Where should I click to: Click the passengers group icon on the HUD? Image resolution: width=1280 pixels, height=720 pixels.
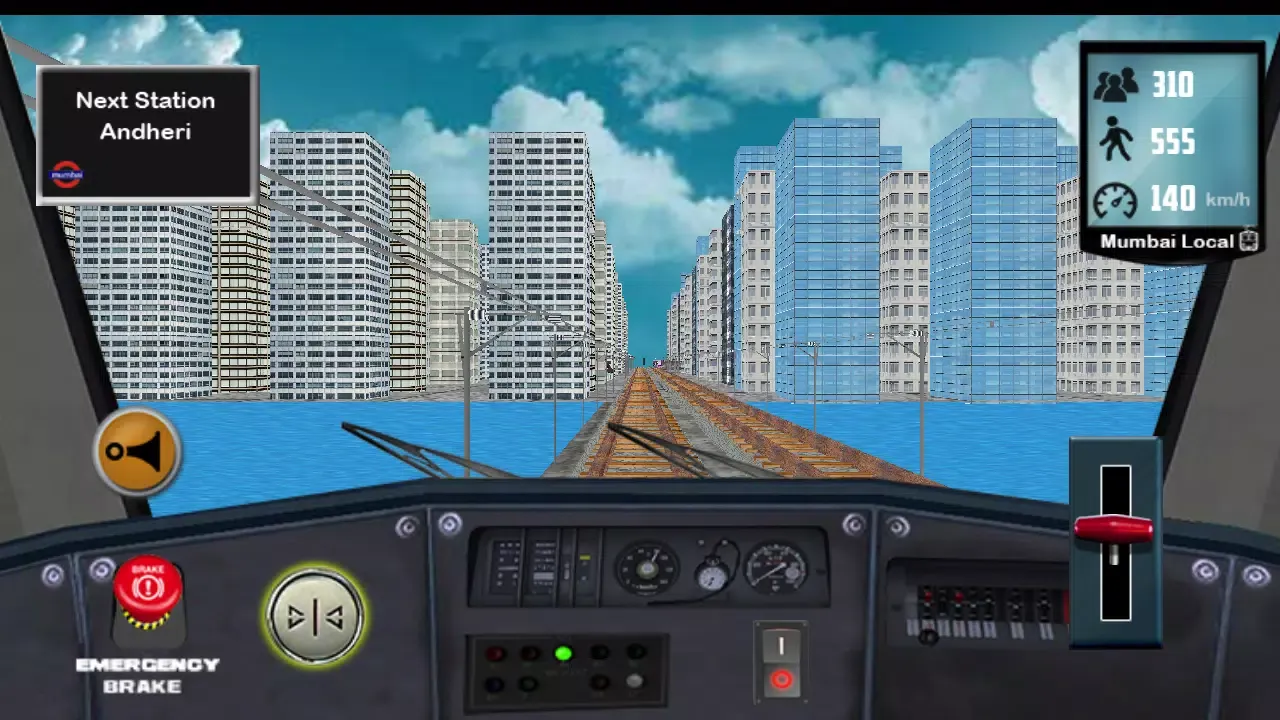coord(1117,85)
